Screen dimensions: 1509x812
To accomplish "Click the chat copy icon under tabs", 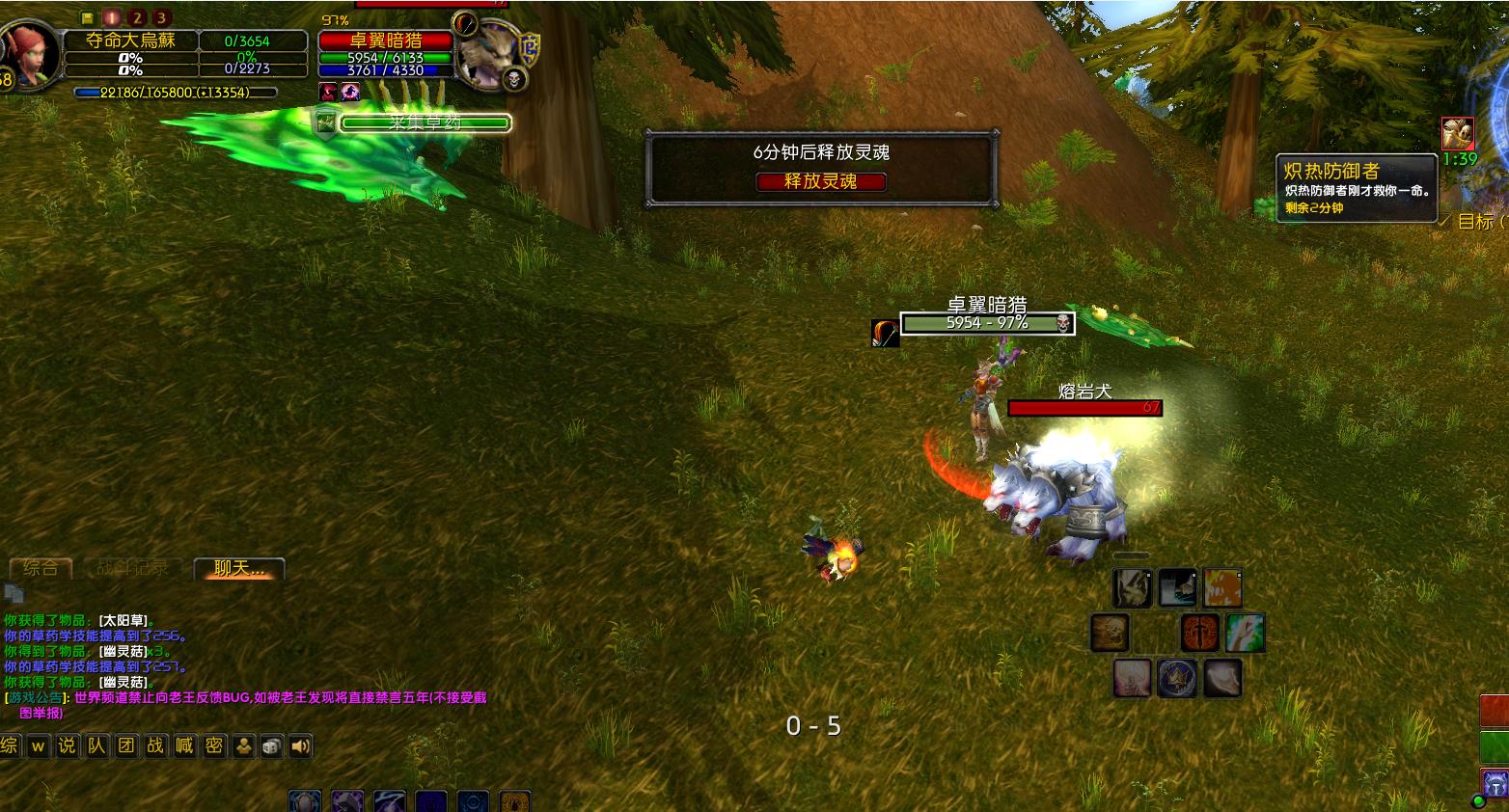I will [14, 593].
